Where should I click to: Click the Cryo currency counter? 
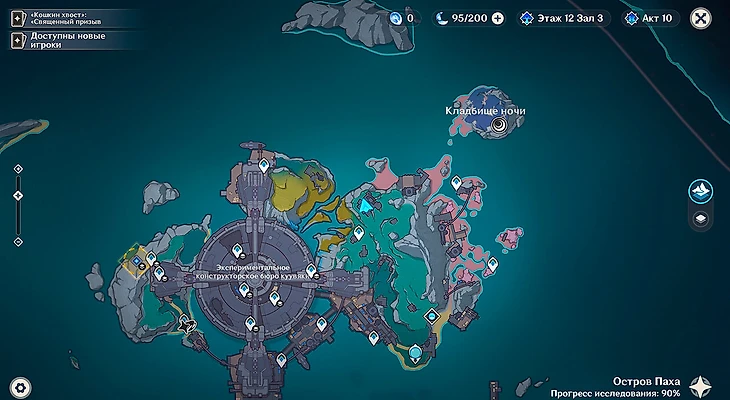[404, 18]
